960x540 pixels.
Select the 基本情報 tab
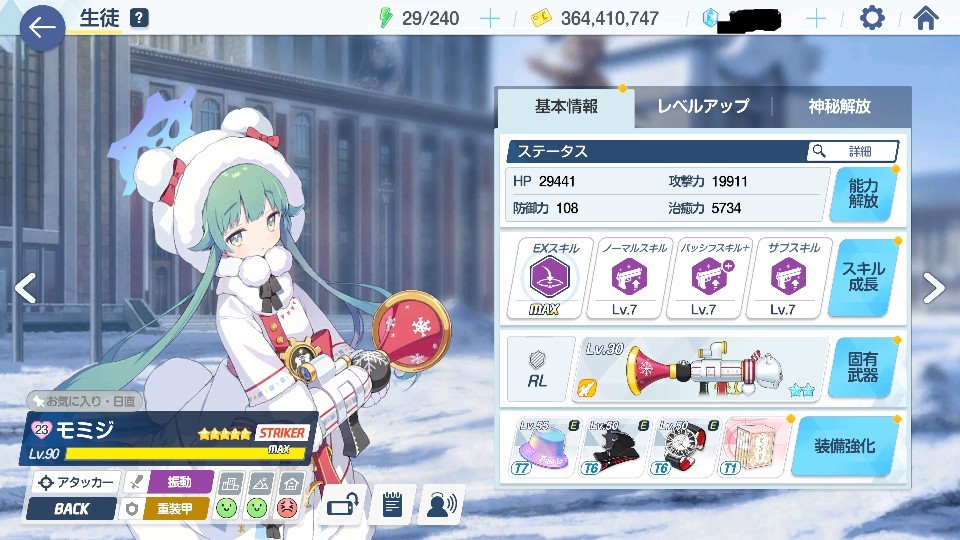[x=566, y=107]
